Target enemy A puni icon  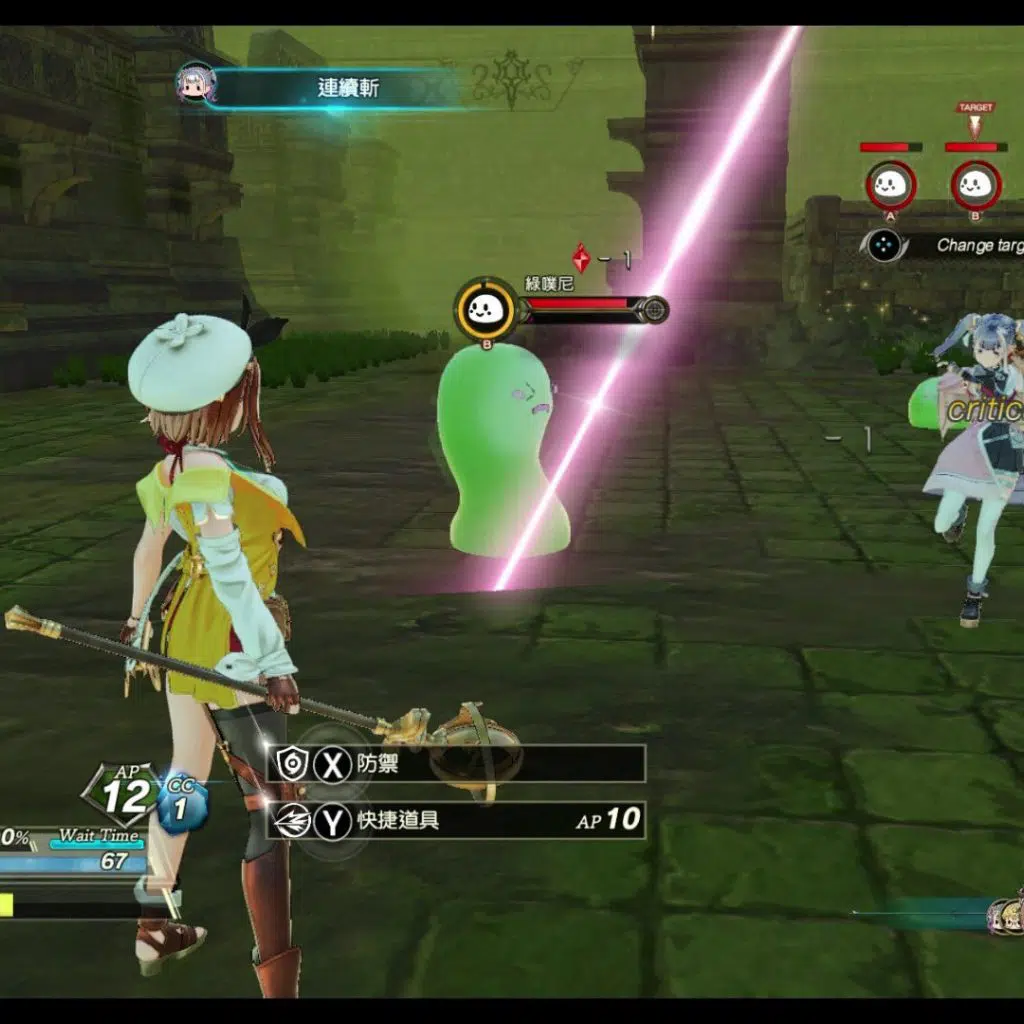coord(890,185)
